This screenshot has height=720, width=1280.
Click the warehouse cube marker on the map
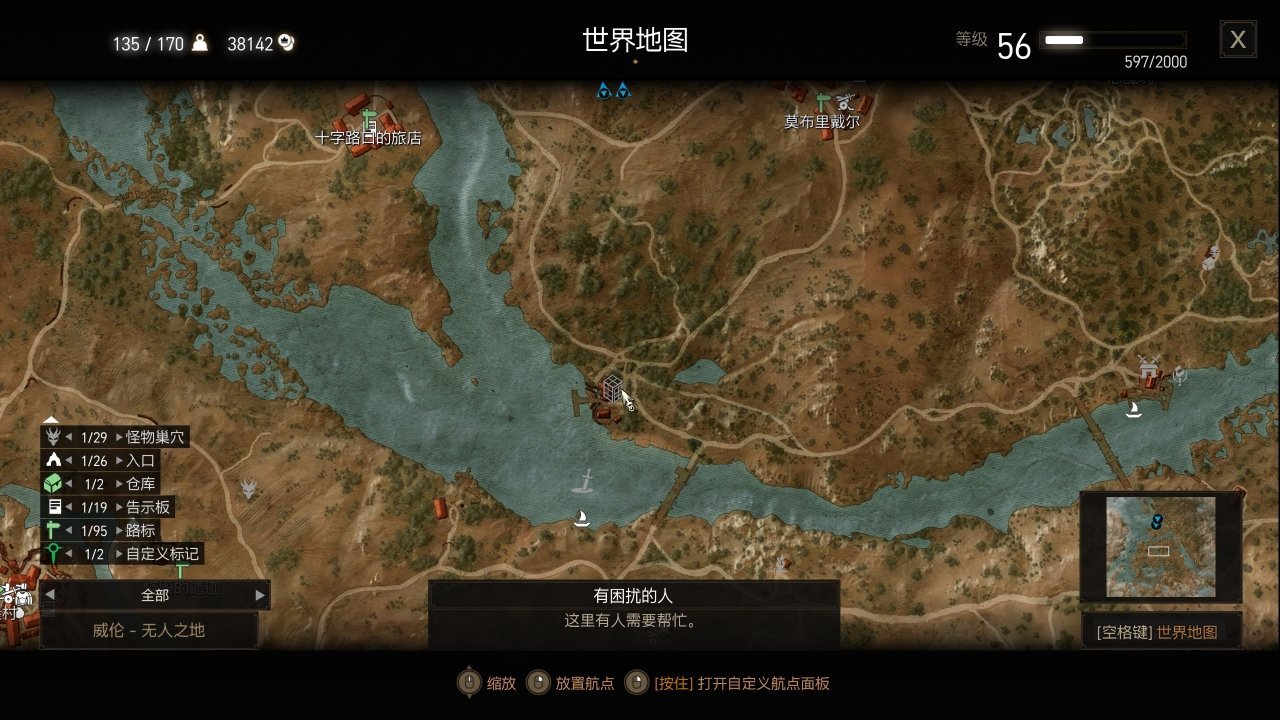click(611, 390)
